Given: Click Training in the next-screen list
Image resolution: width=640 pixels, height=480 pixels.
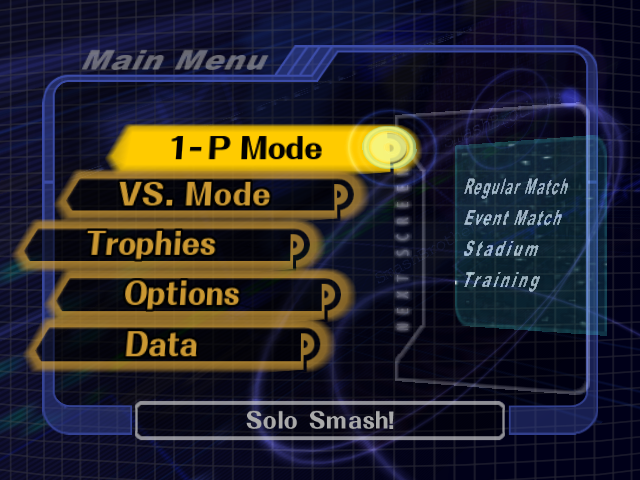Looking at the screenshot, I should tap(501, 281).
